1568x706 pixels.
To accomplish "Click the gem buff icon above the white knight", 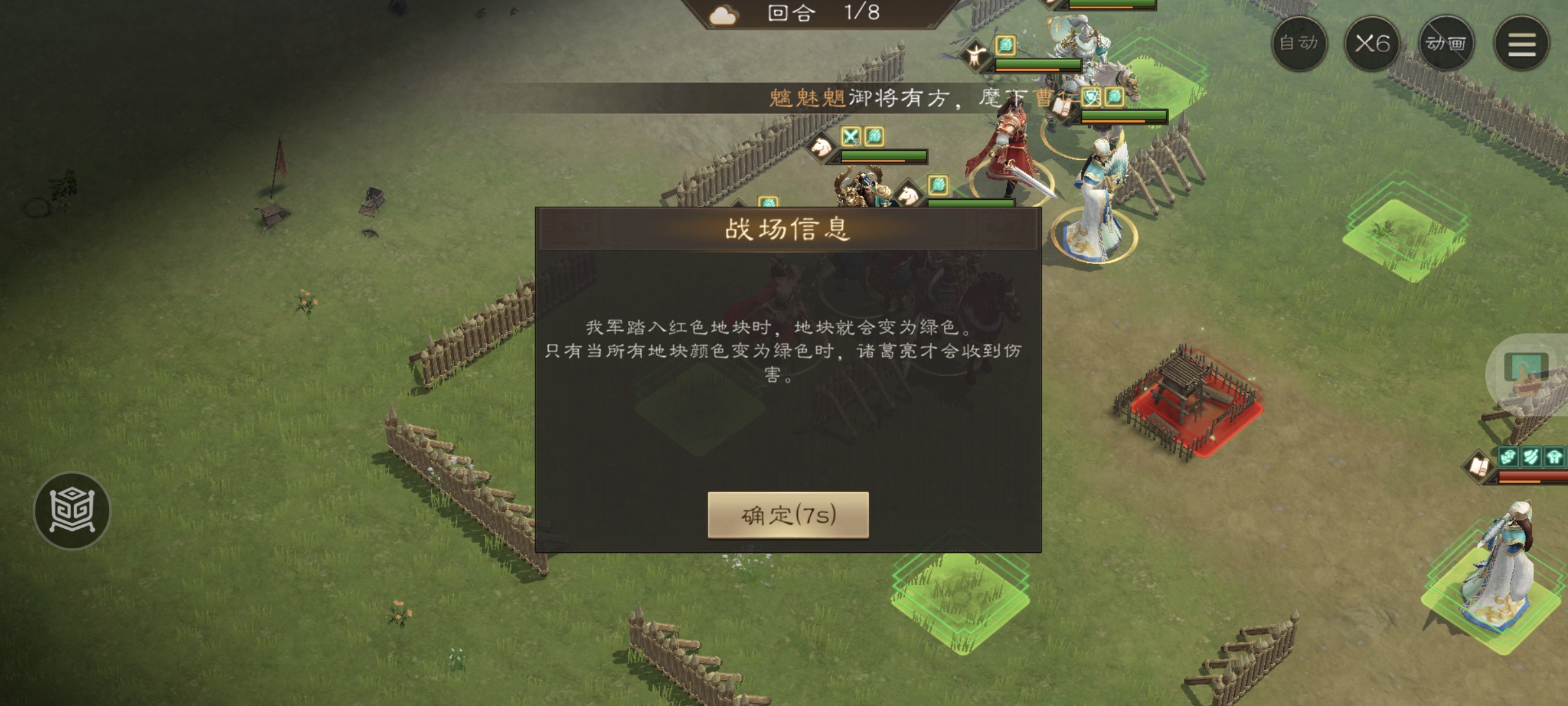I will click(x=1005, y=46).
